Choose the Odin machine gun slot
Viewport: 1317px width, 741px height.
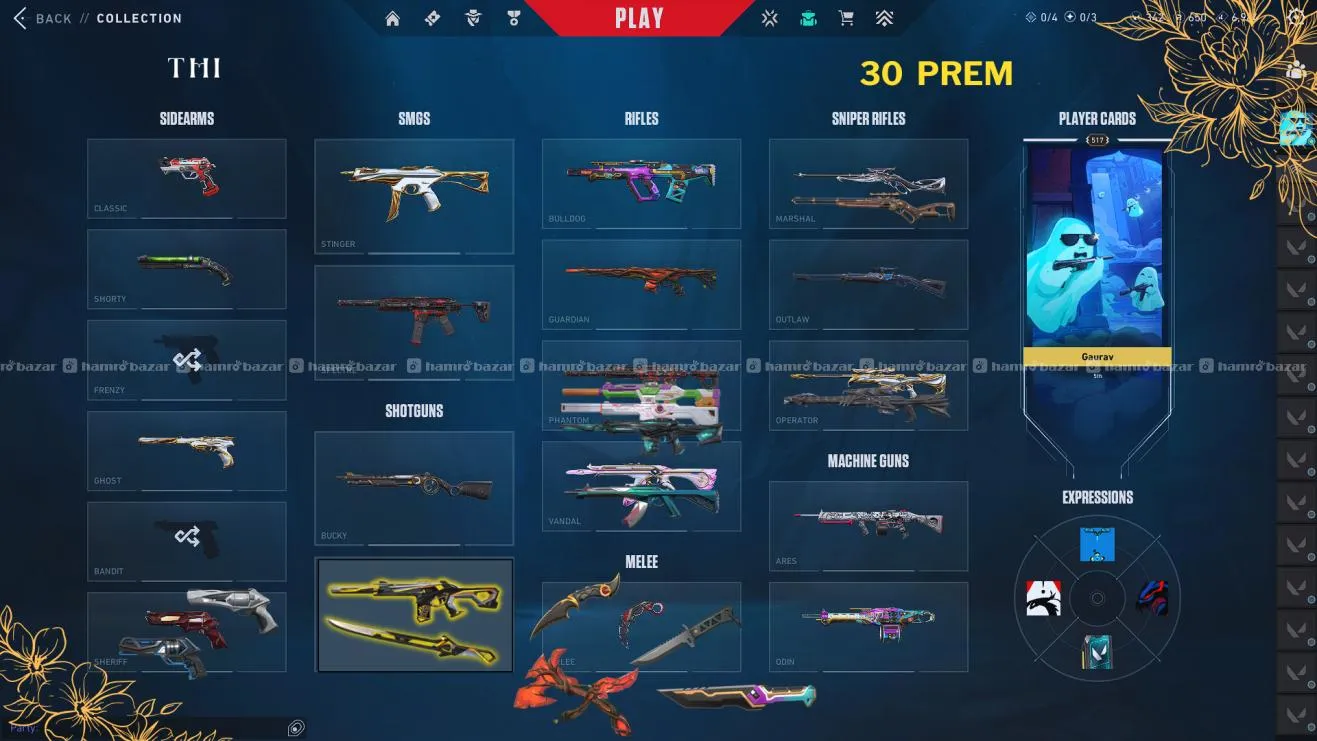click(868, 627)
